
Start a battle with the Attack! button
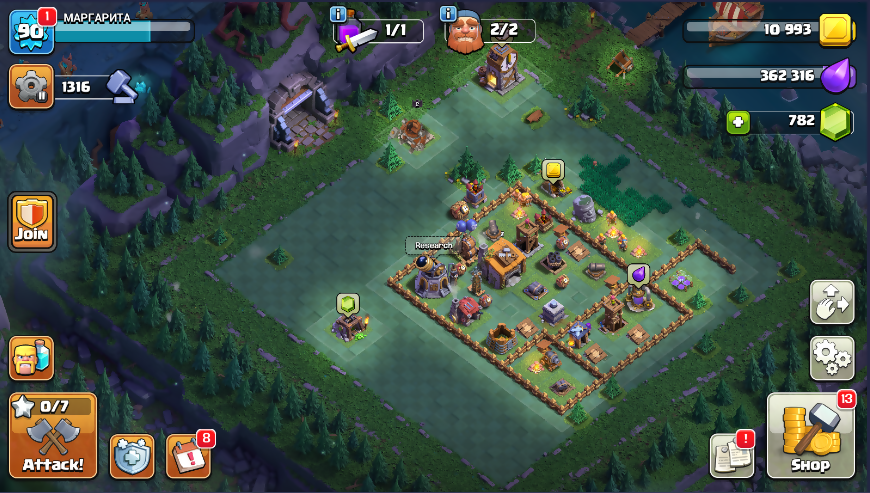coord(53,435)
